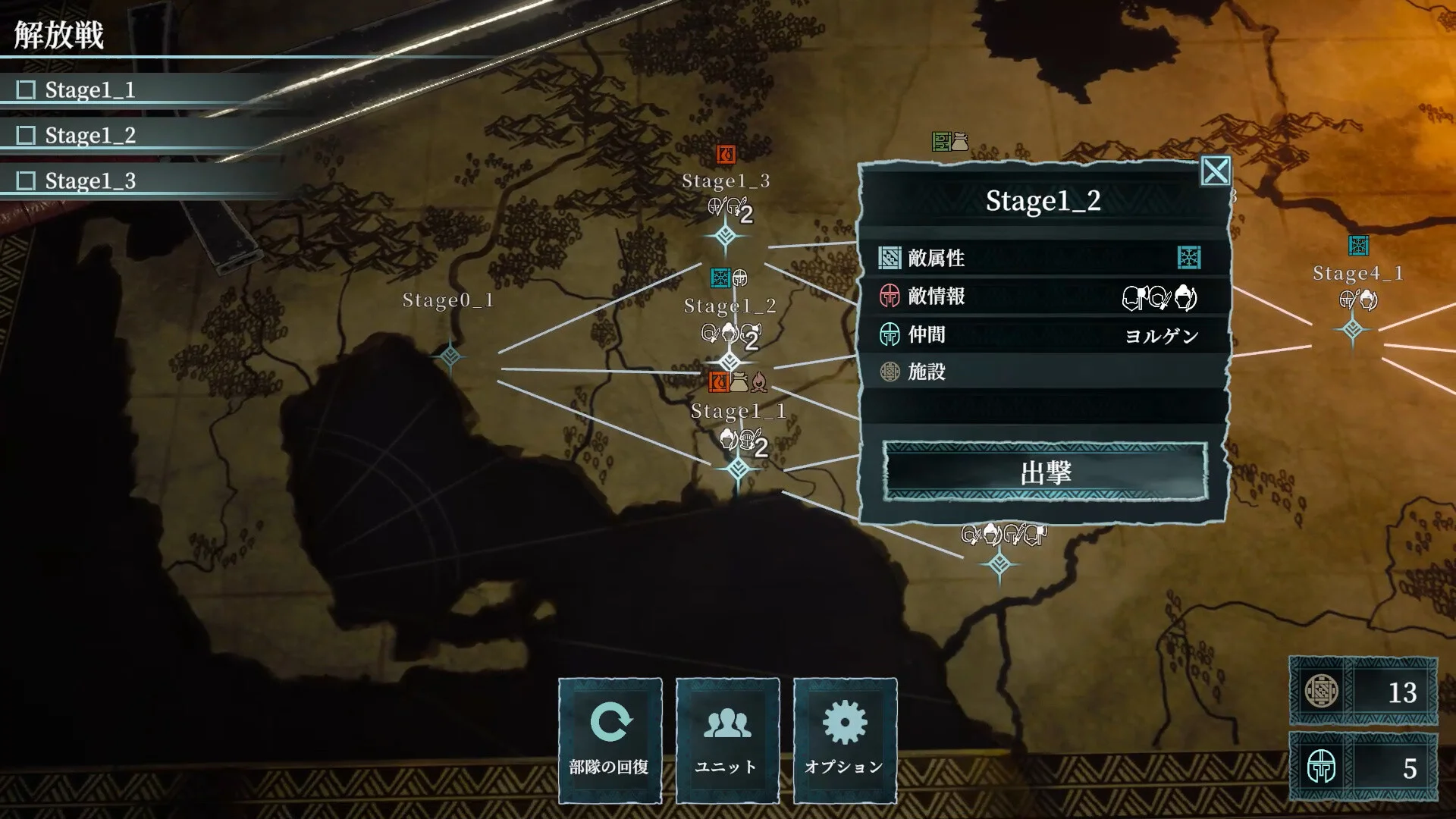
Task: Close the Stage1_2 info panel
Action: 1215,171
